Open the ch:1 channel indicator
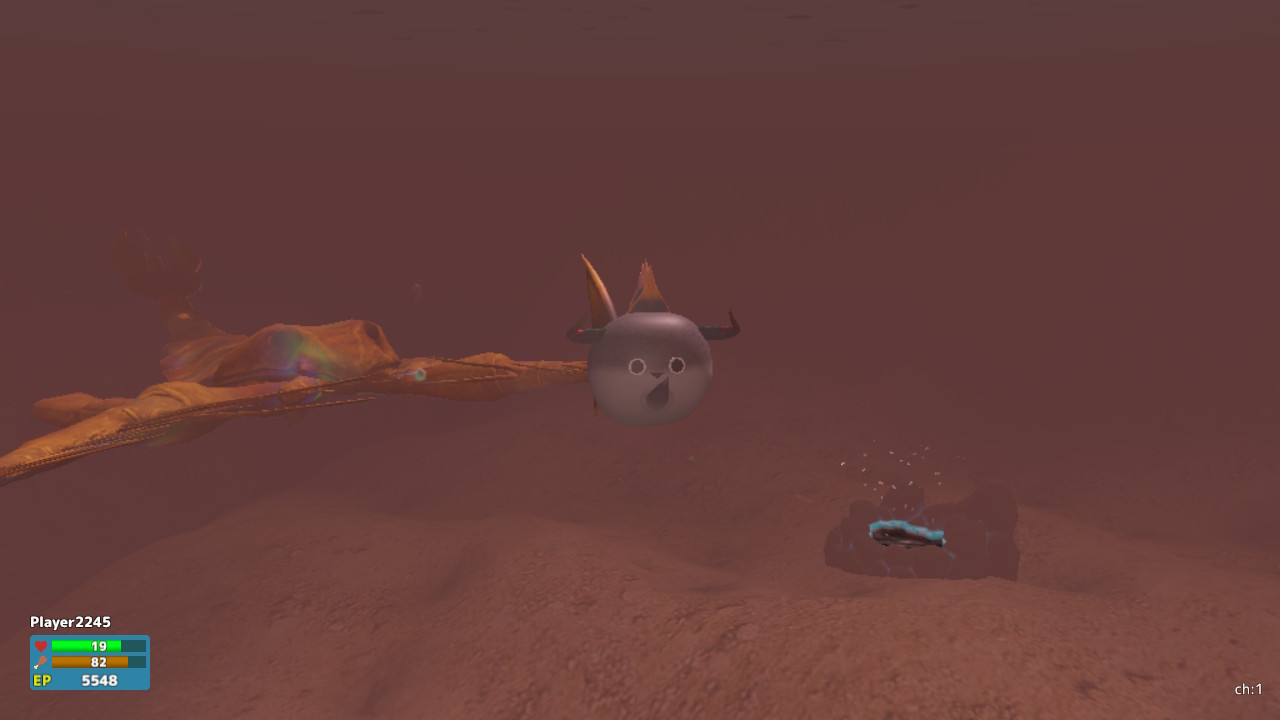1280x720 pixels. (1249, 689)
